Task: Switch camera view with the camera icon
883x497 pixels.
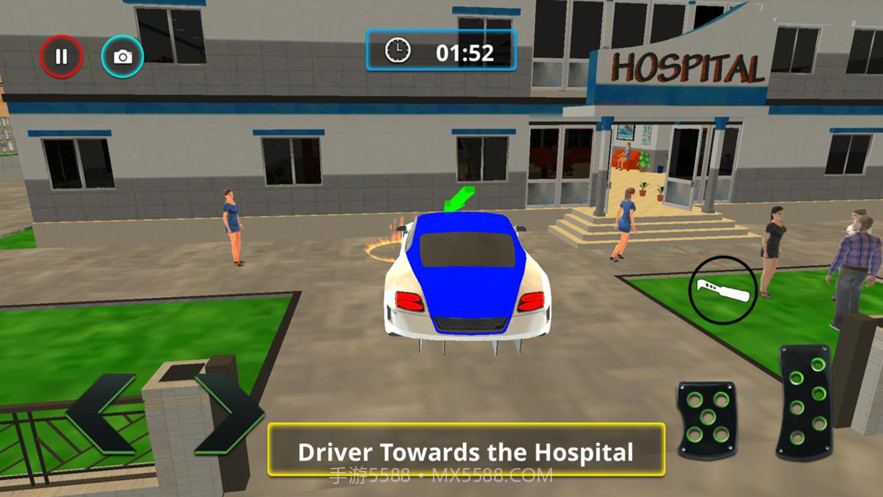Action: pos(122,57)
